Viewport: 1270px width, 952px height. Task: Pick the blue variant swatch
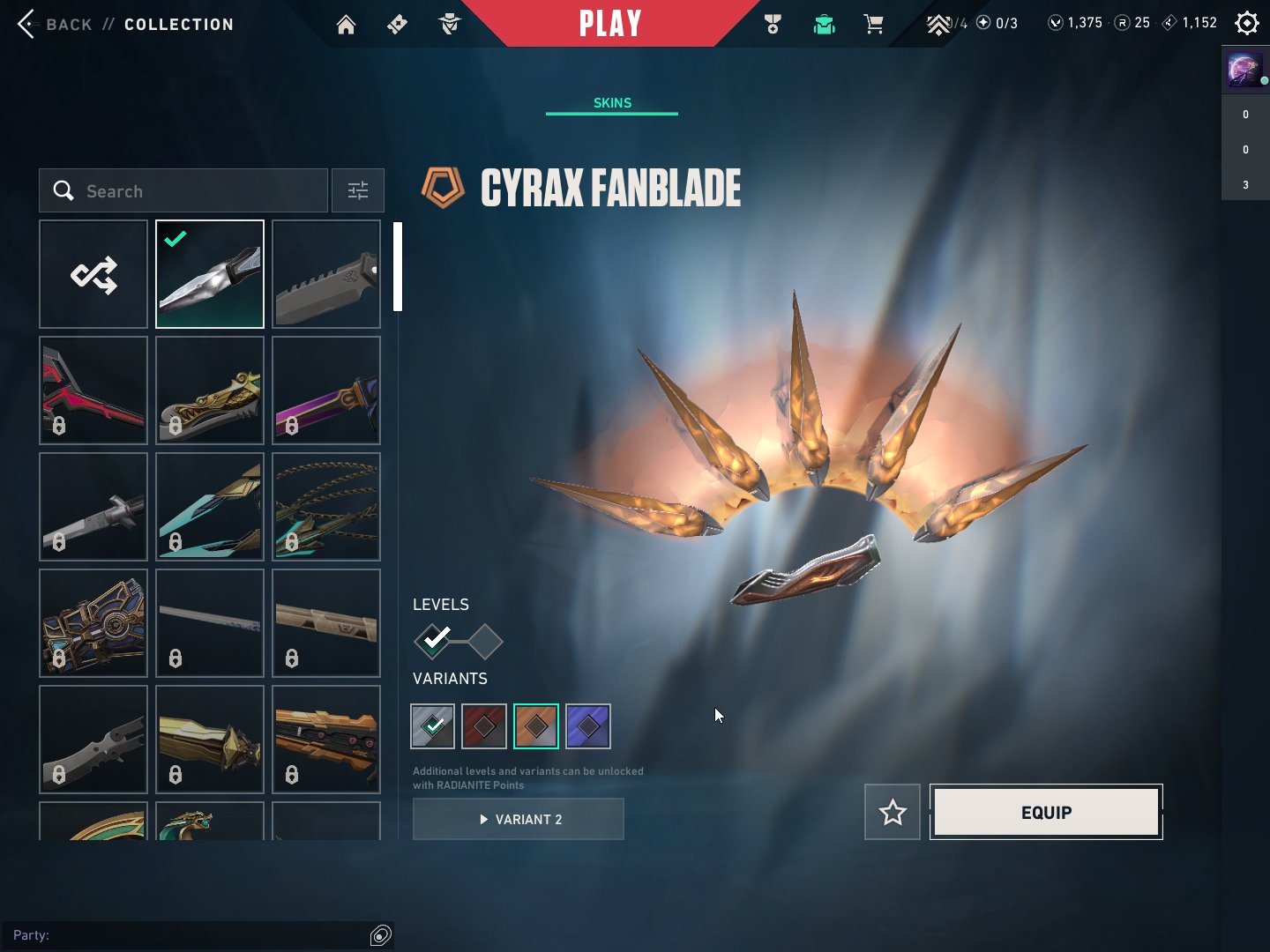click(x=587, y=726)
